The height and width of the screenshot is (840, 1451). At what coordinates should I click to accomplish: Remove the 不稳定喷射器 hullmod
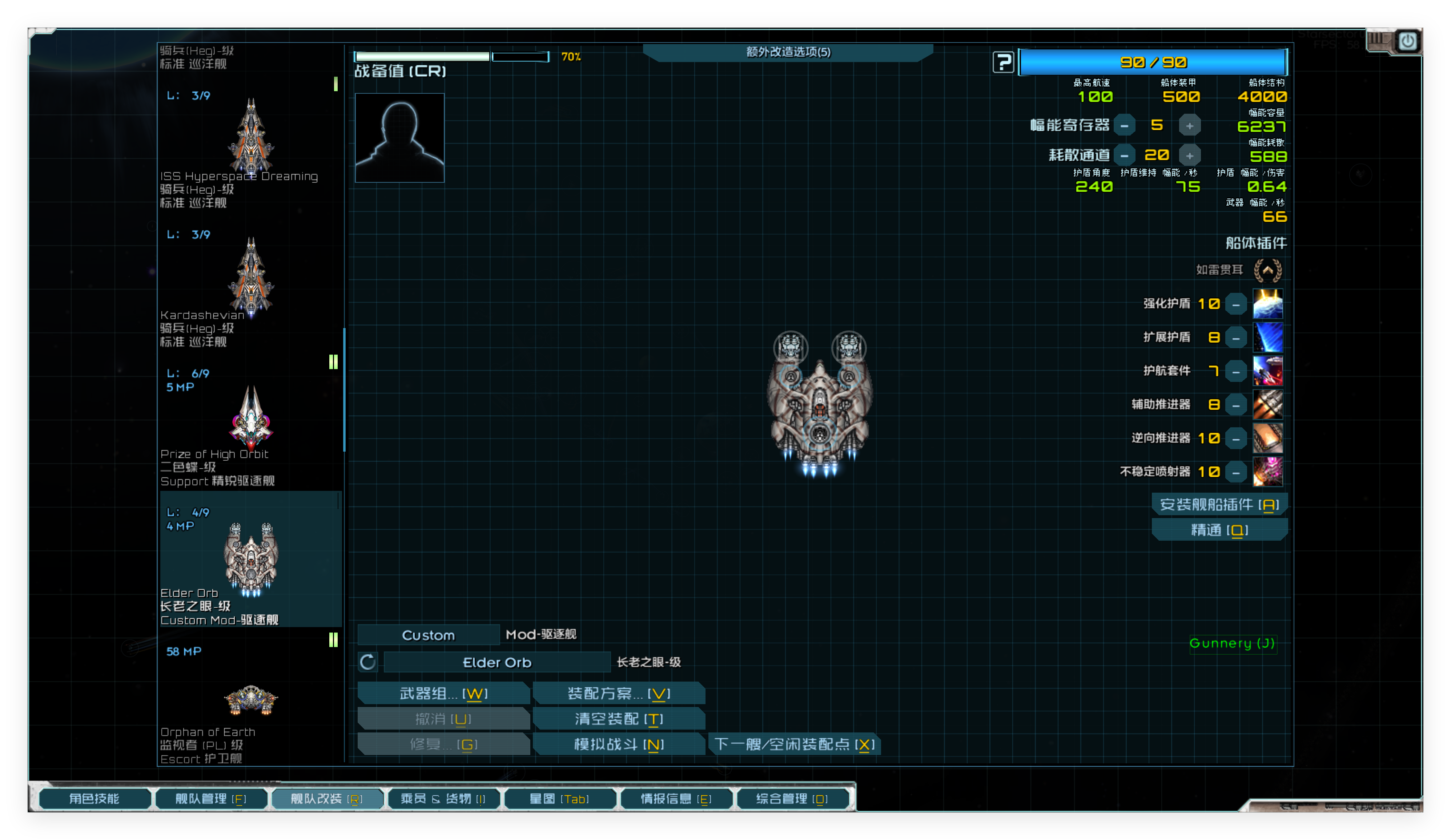pos(1236,472)
